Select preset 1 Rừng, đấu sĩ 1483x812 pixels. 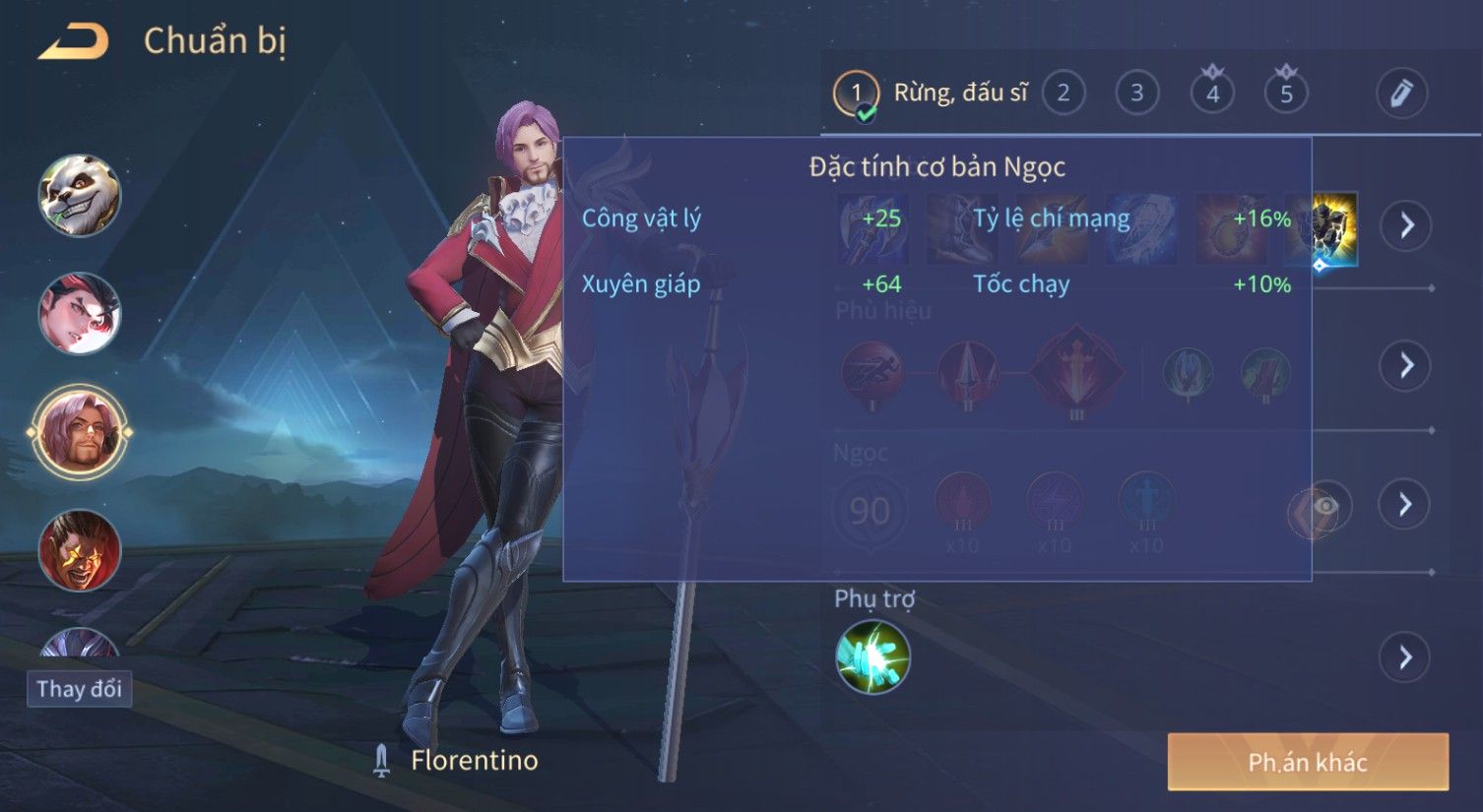[x=930, y=94]
